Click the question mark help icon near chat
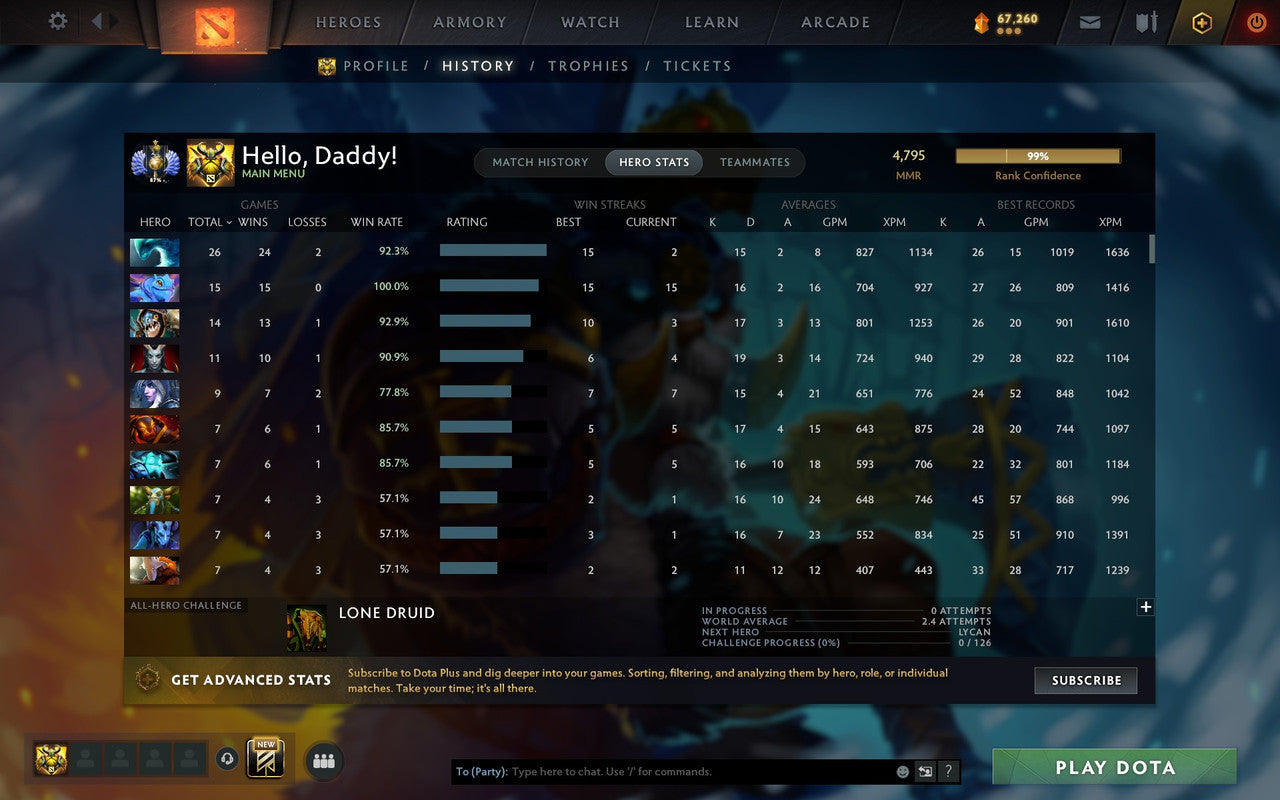The image size is (1280, 800). tap(948, 771)
